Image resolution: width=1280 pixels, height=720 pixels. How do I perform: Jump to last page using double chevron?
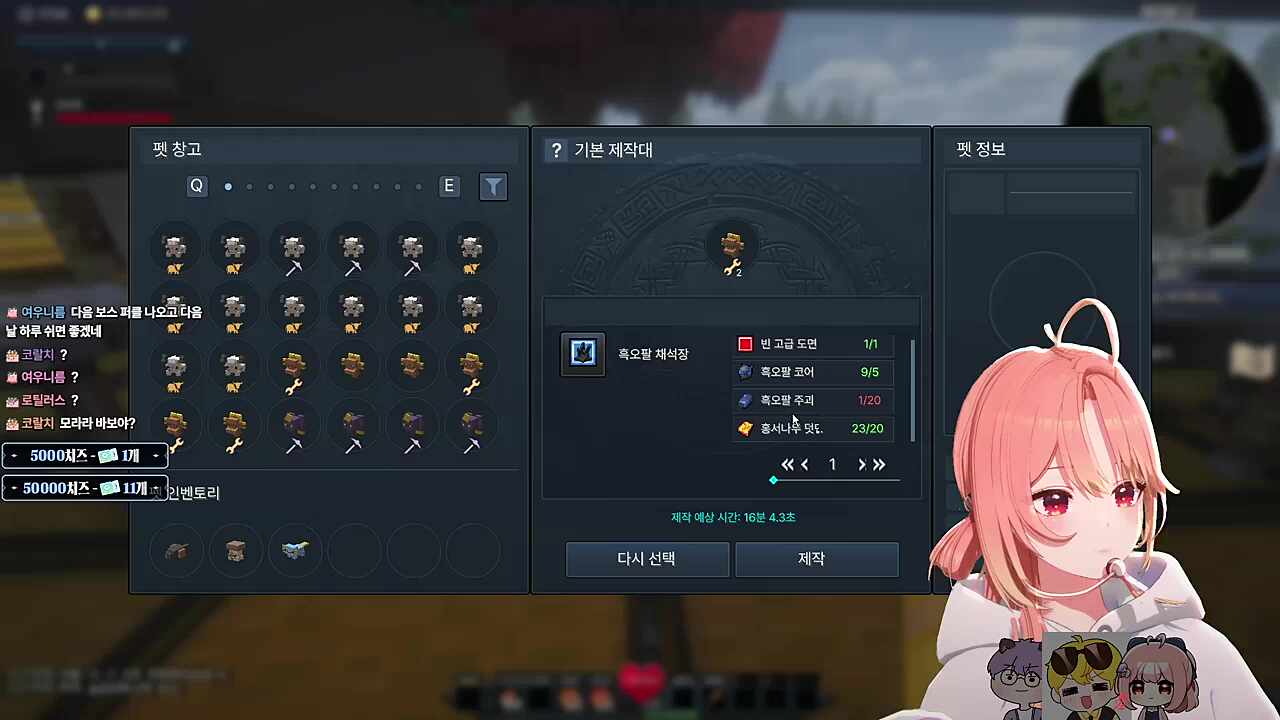[879, 464]
